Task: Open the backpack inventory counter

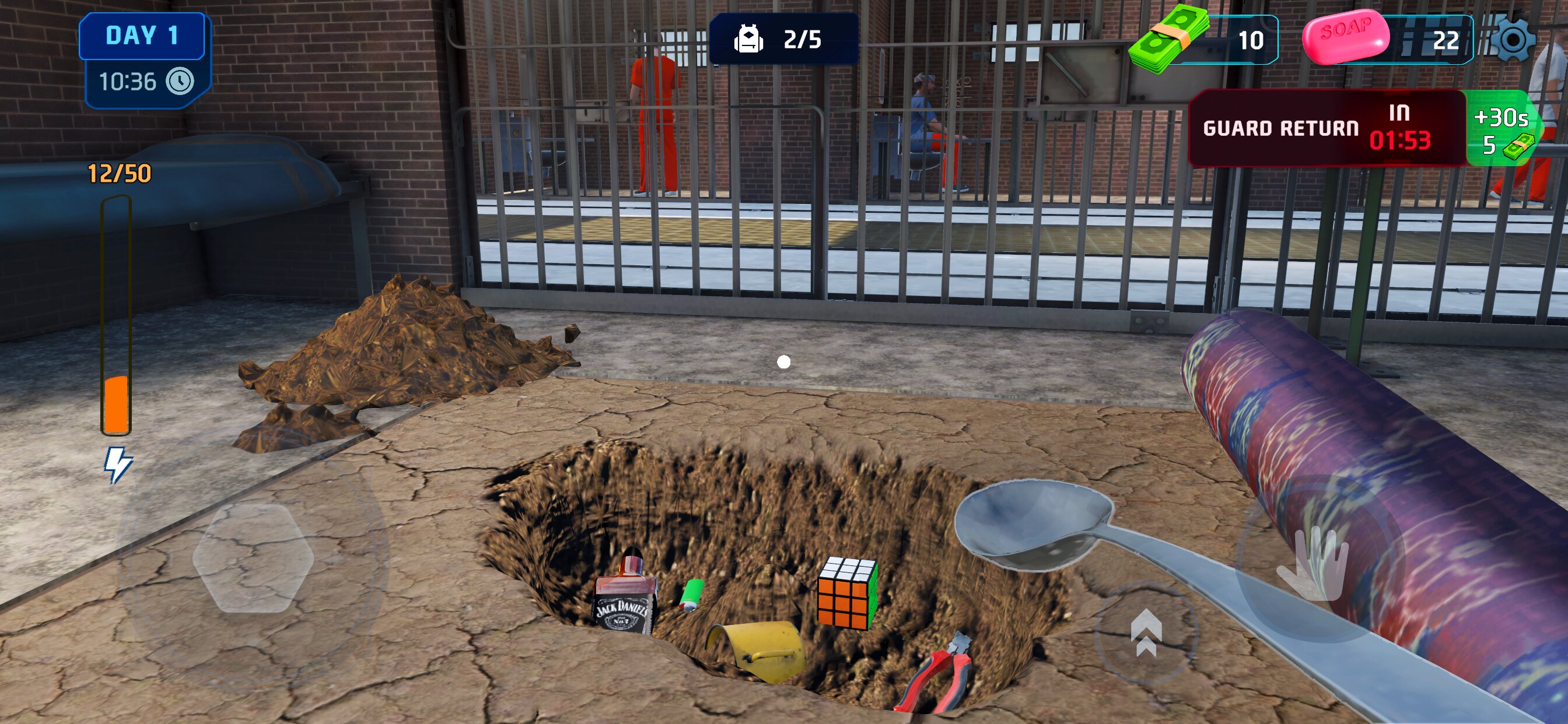Action: click(783, 40)
